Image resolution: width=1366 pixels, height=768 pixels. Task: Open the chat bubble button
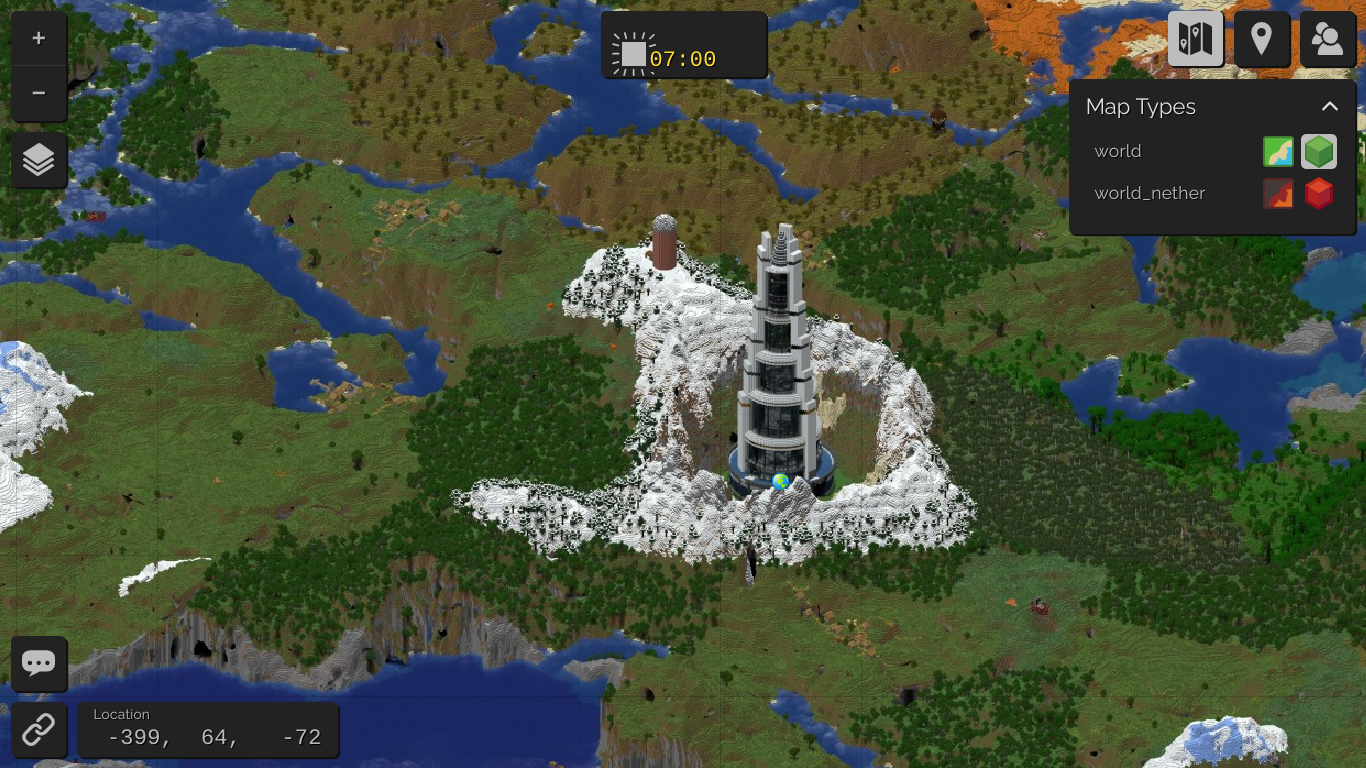tap(39, 663)
